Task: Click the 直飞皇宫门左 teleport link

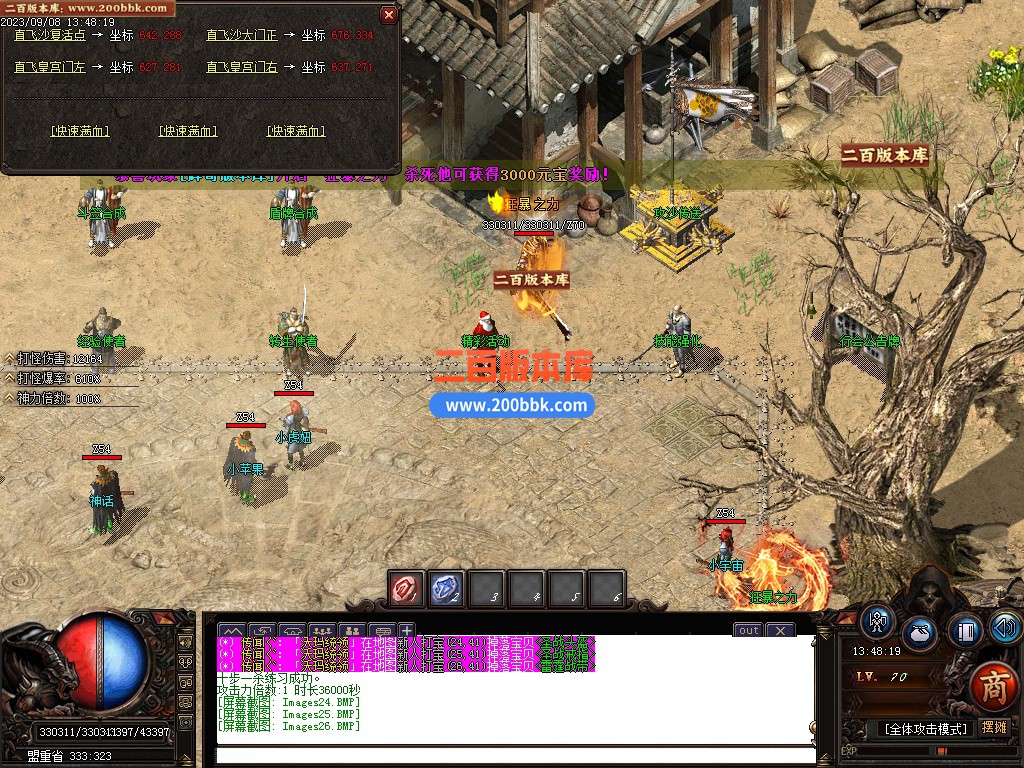Action: (48, 67)
